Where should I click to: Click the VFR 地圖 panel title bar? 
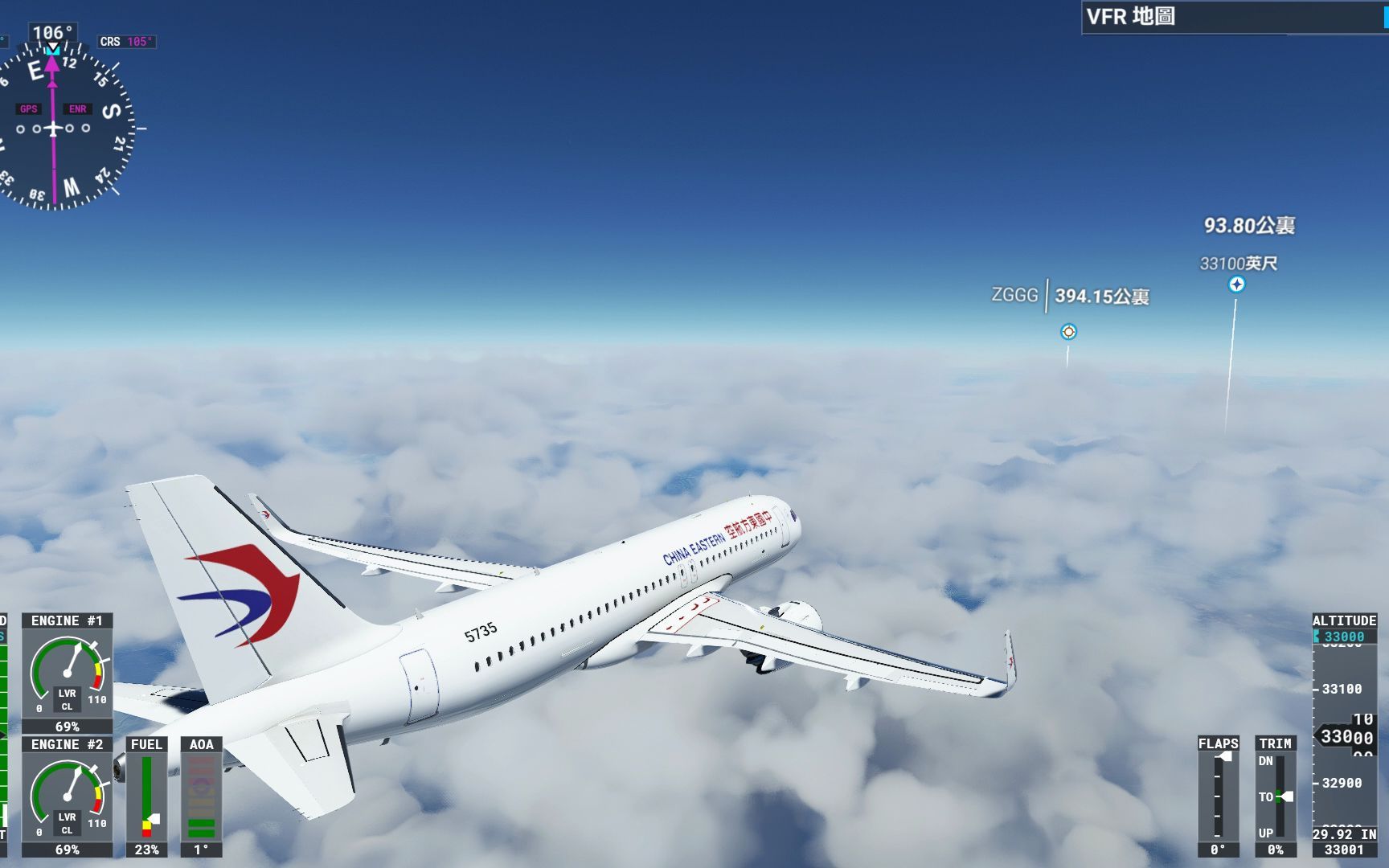pyautogui.click(x=1234, y=17)
